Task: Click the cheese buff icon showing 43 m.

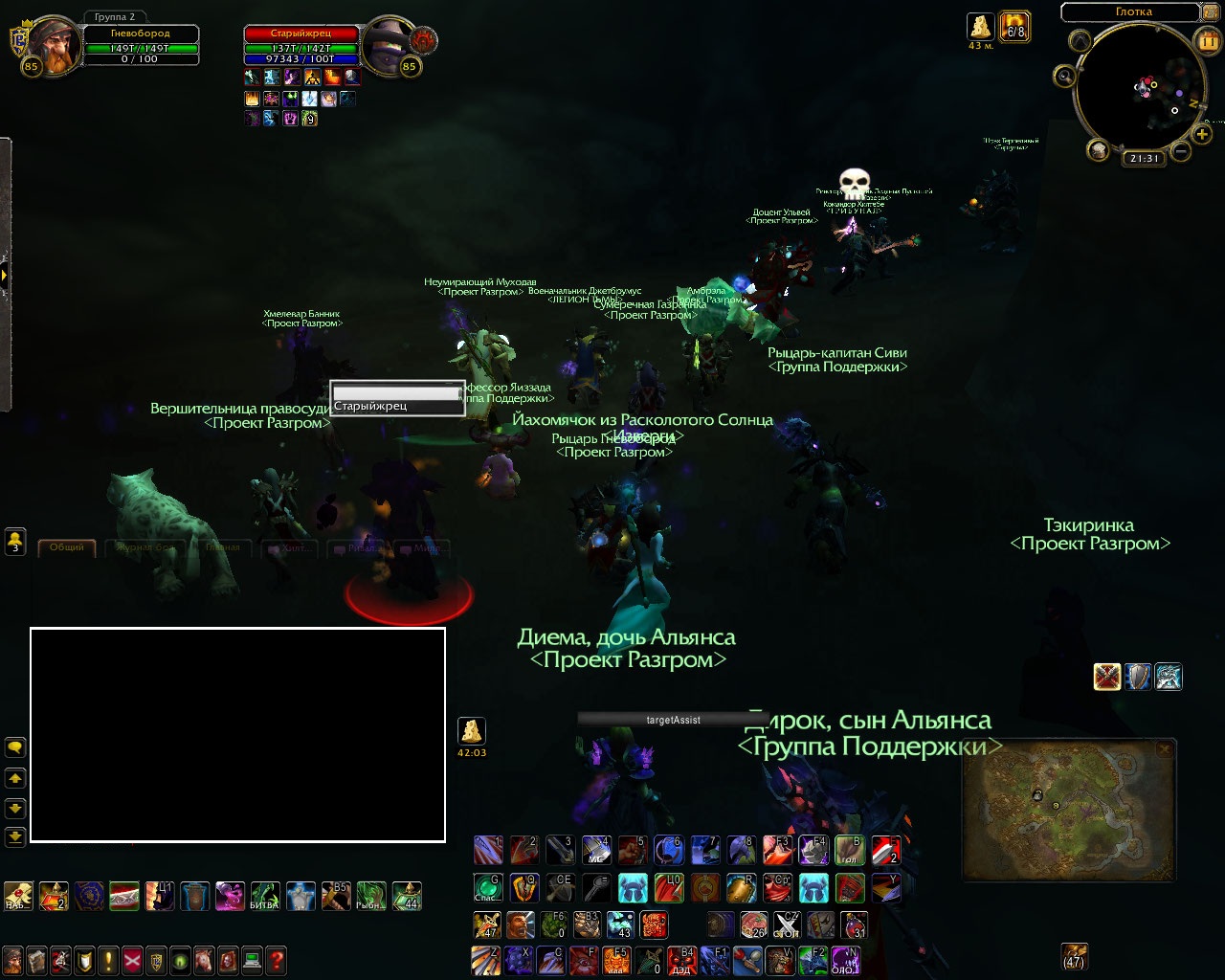Action: coord(980,26)
